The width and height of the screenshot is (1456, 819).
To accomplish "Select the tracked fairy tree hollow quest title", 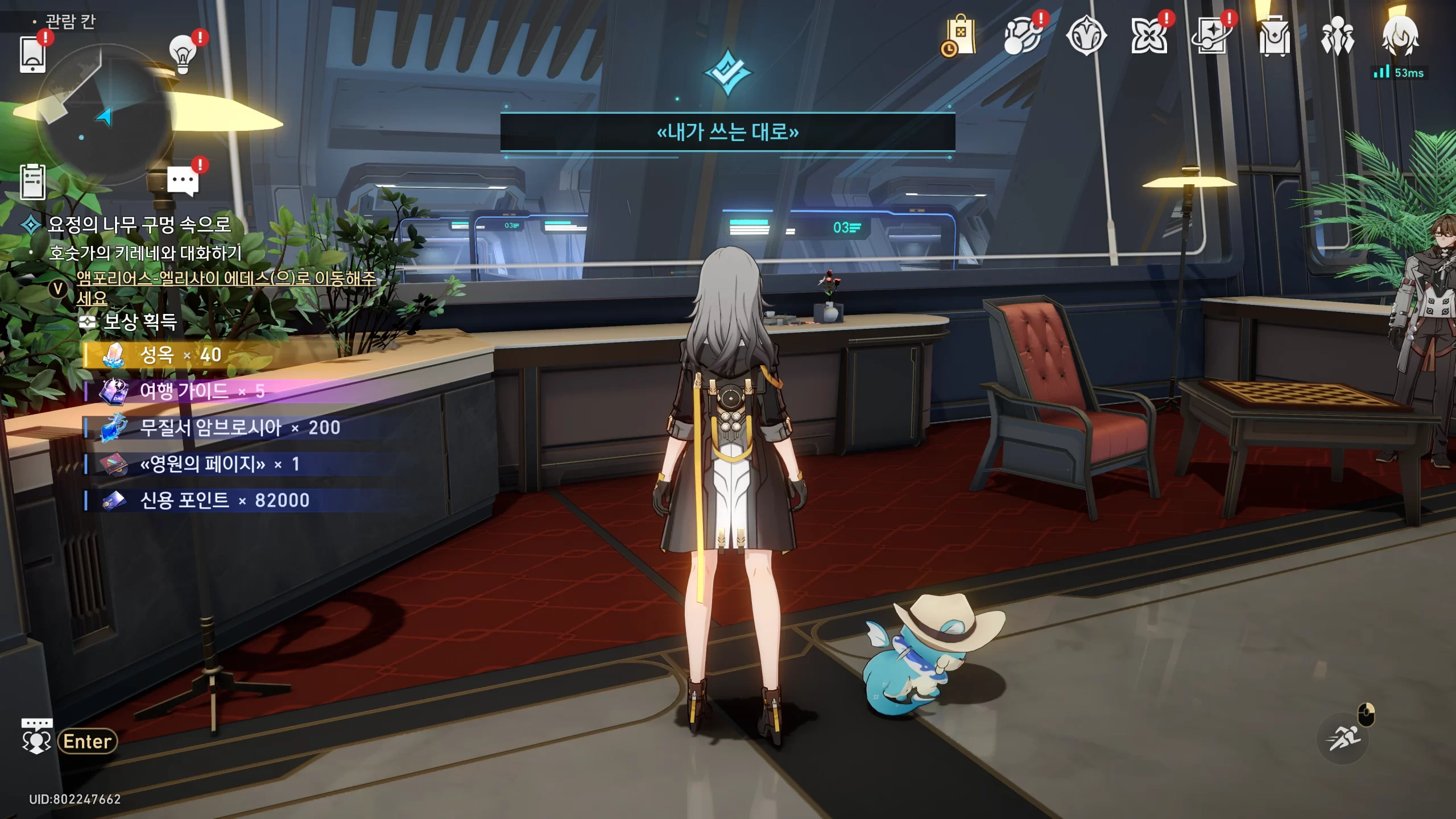I will click(x=139, y=224).
